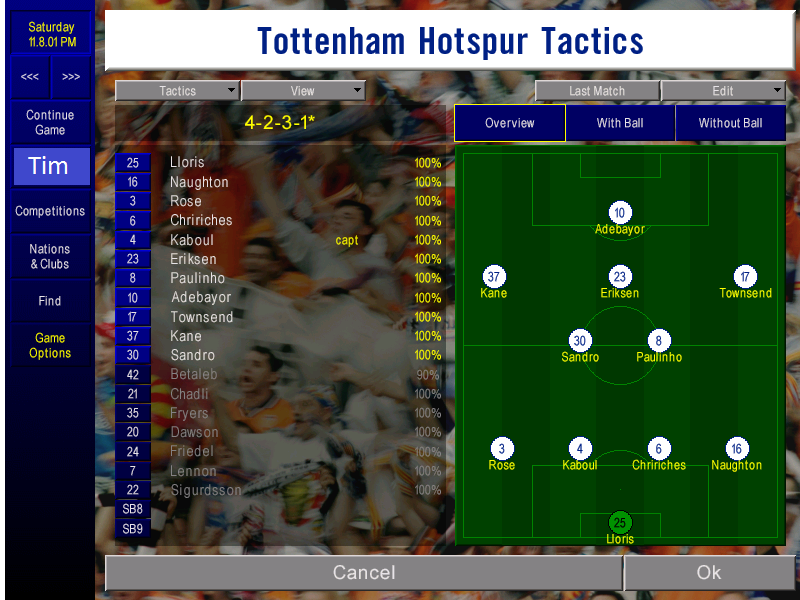Go back with the <<< arrow button
The image size is (800, 600).
[x=30, y=77]
